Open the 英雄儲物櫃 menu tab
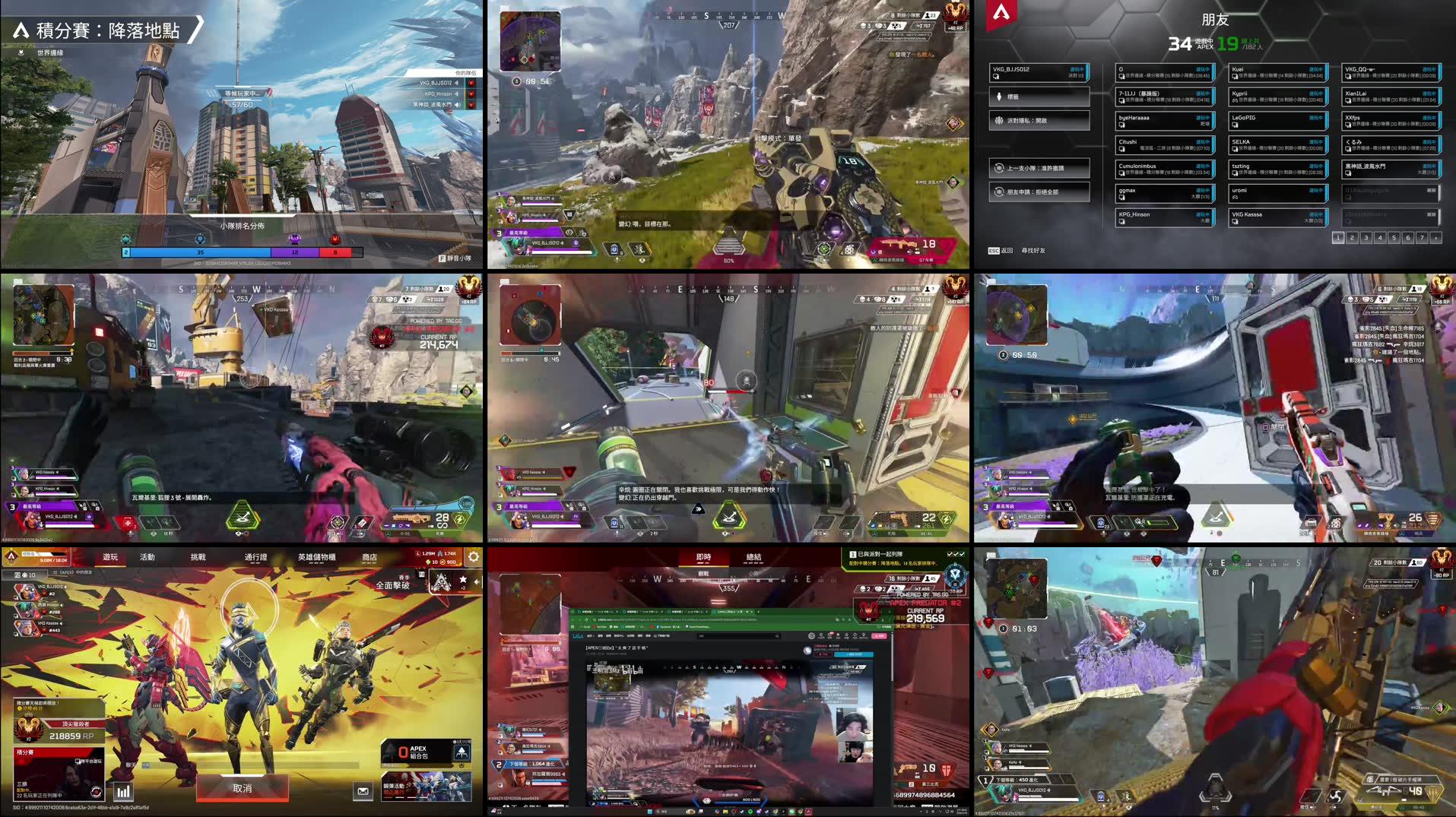The image size is (1456, 817). (x=318, y=558)
